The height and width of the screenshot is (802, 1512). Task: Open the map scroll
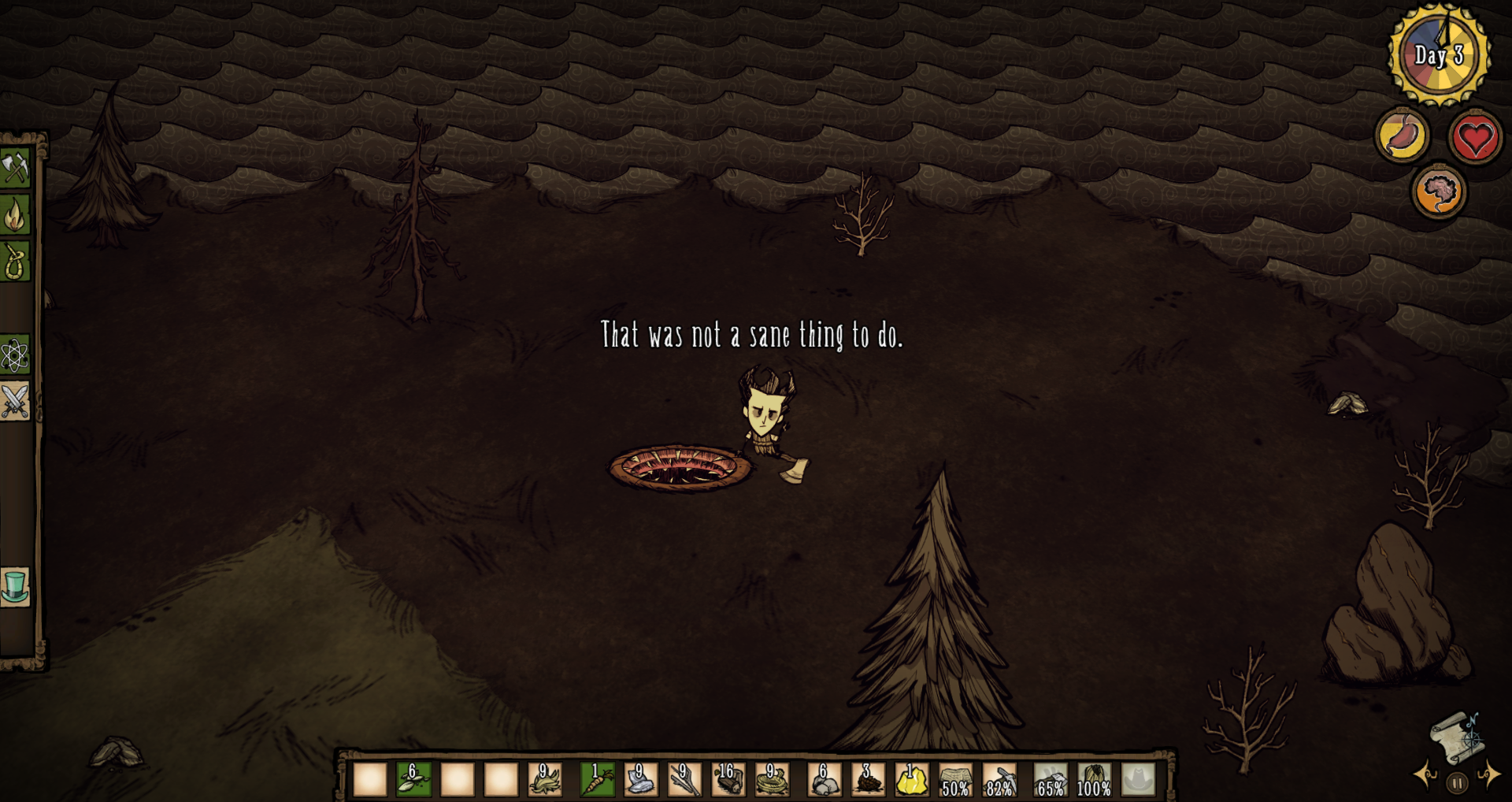[1455, 738]
